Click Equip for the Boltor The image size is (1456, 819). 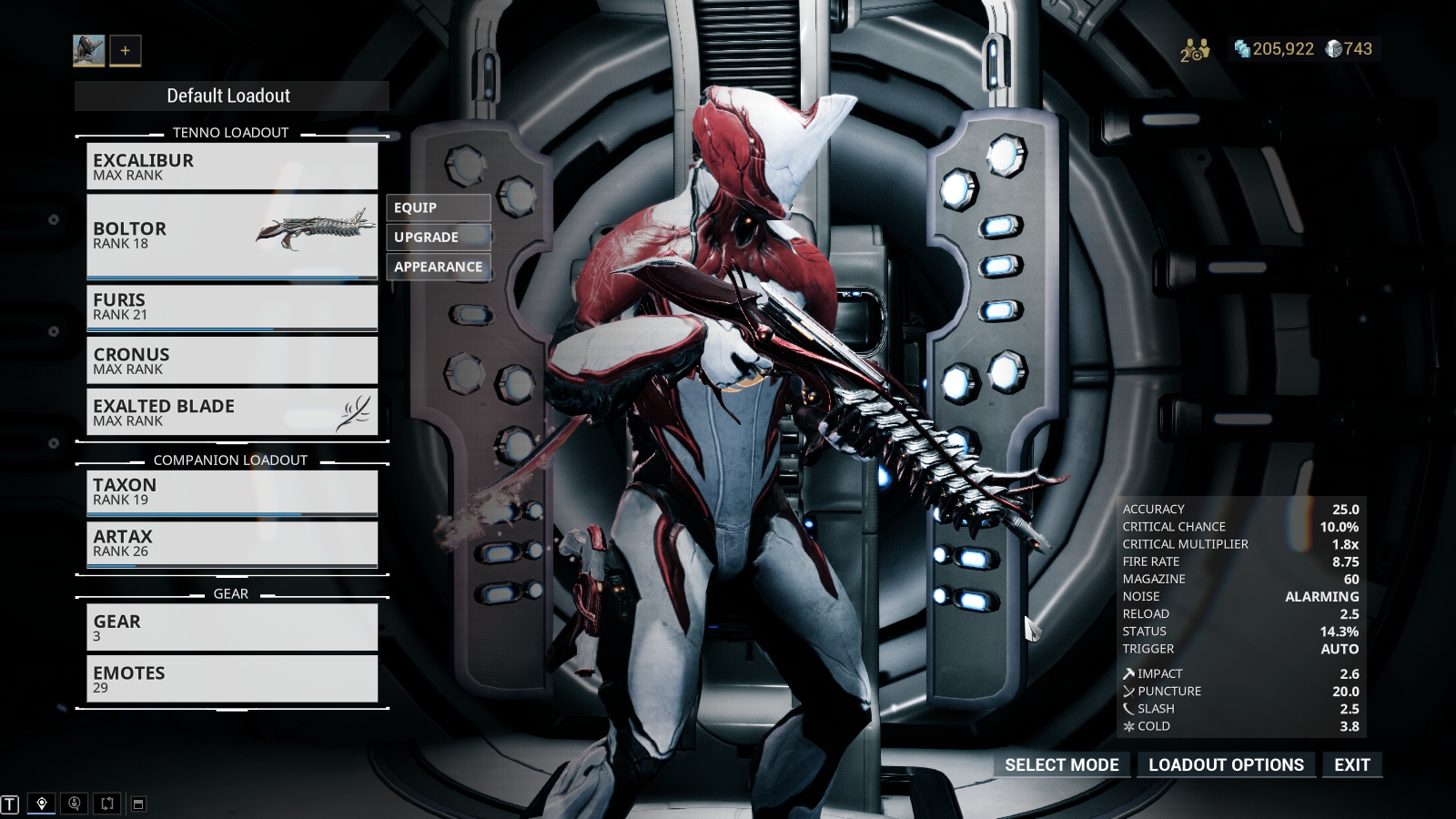(x=438, y=207)
